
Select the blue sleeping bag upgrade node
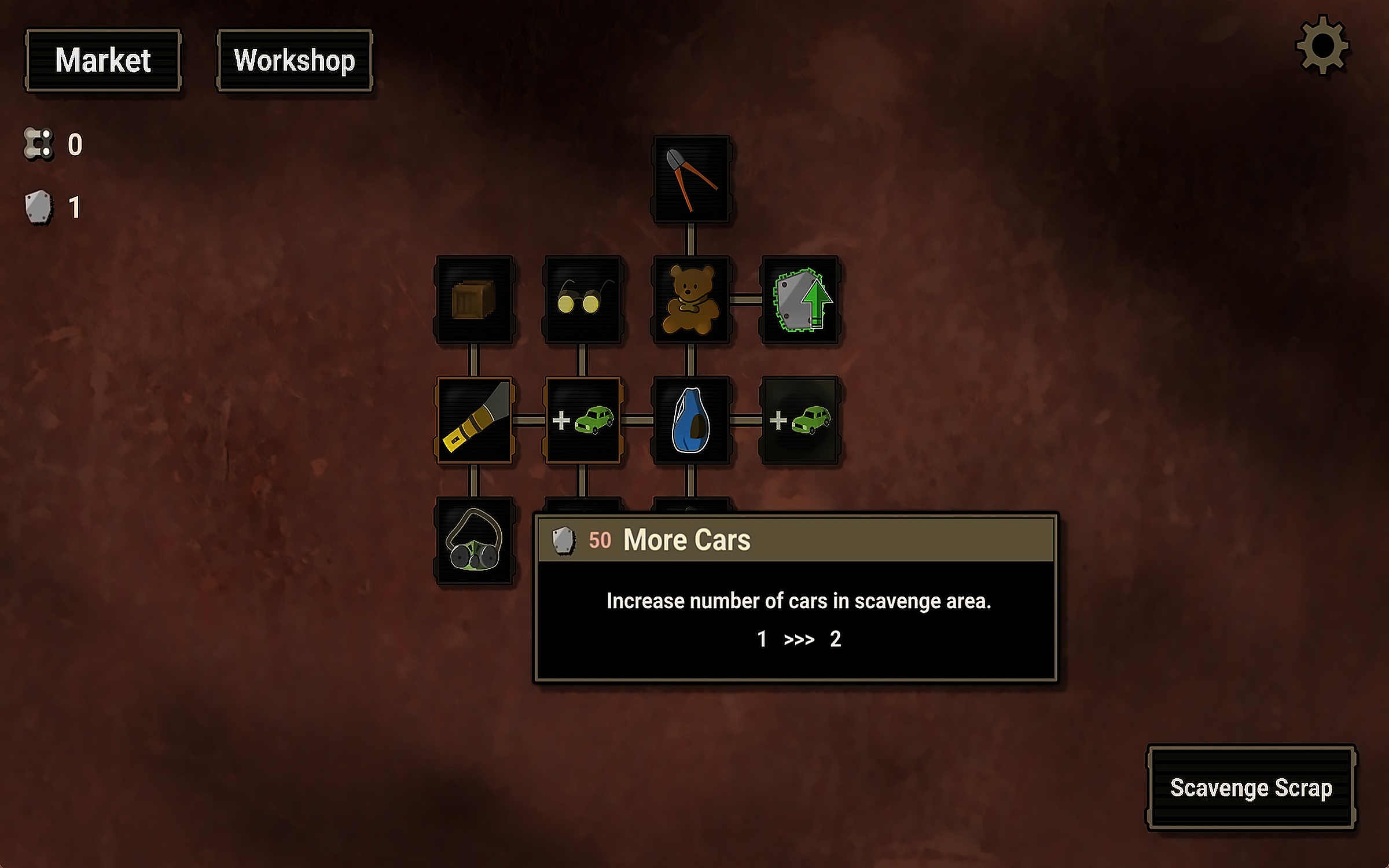pos(691,420)
